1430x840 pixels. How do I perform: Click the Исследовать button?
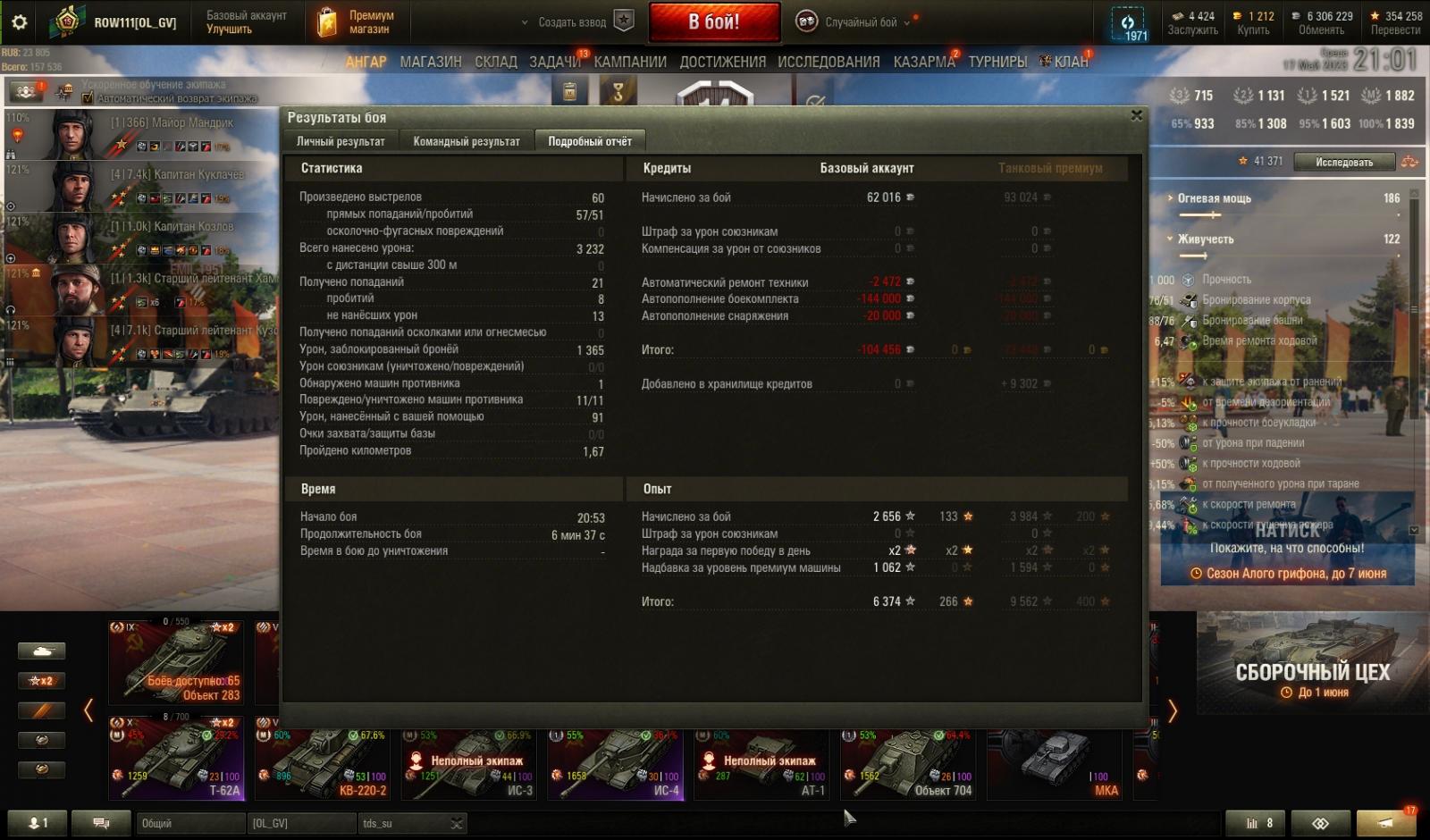(x=1344, y=162)
